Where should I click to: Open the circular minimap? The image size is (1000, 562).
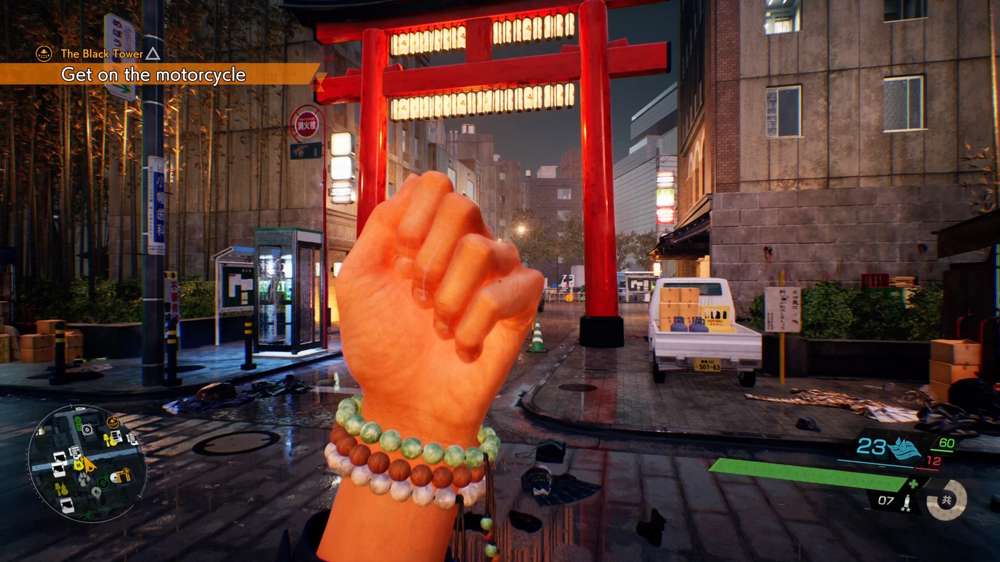point(87,464)
